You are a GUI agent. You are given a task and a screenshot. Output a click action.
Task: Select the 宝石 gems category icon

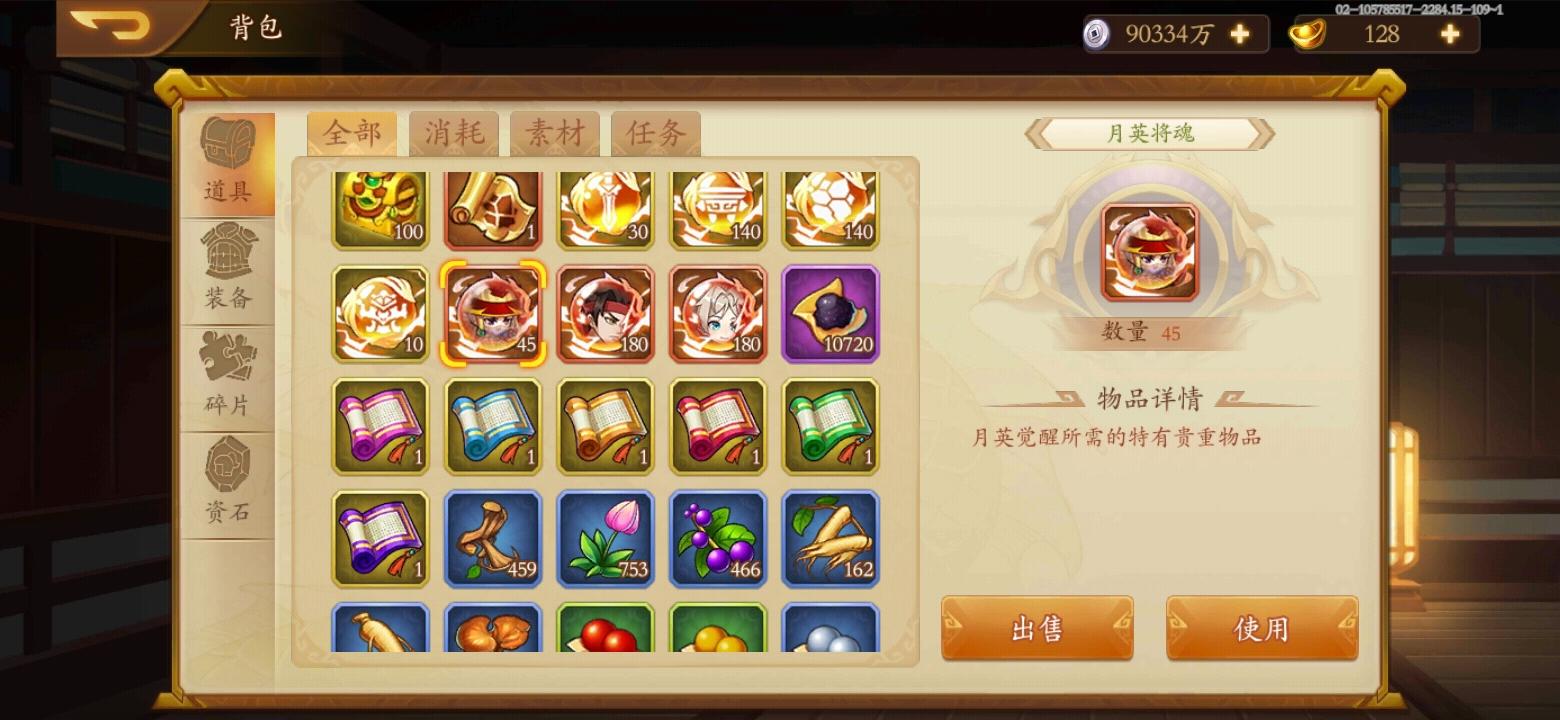[x=228, y=470]
